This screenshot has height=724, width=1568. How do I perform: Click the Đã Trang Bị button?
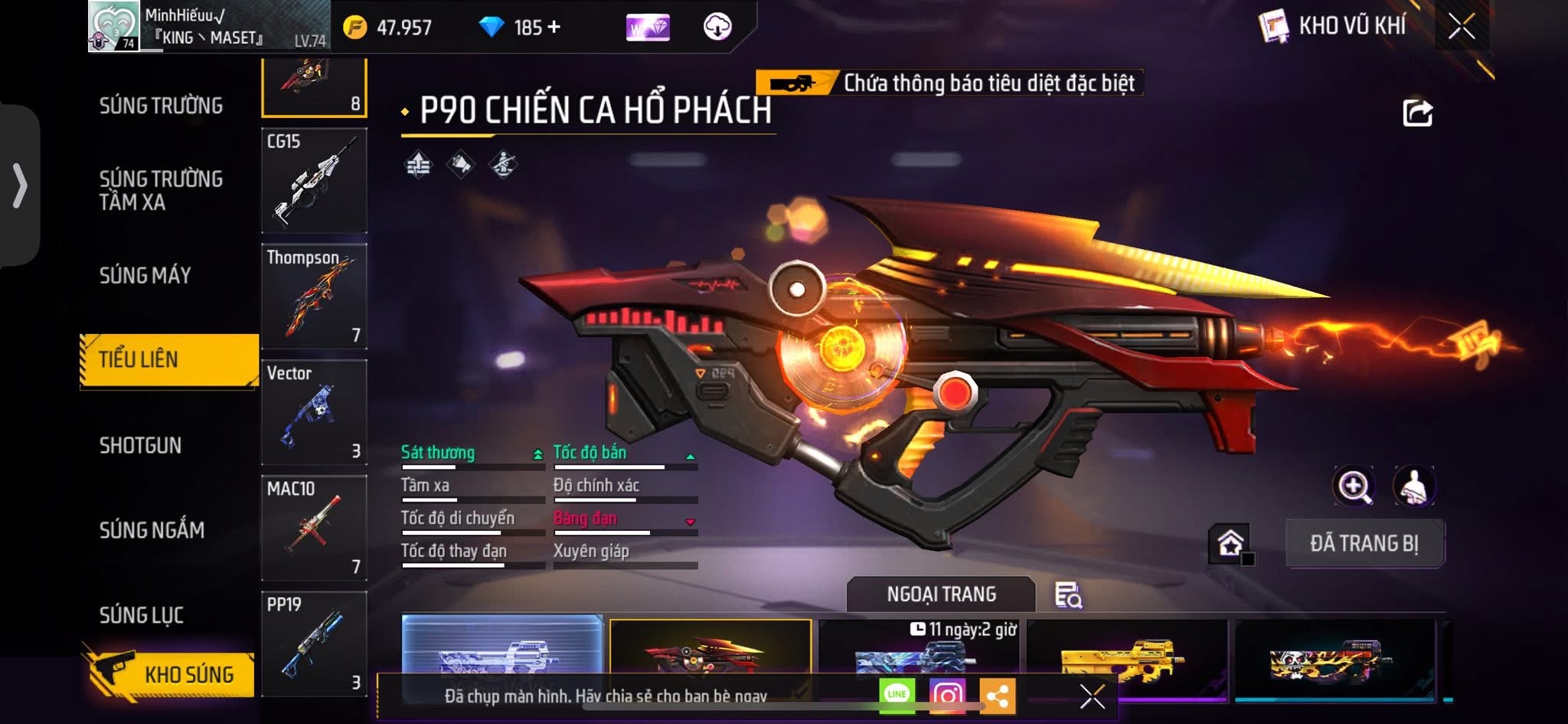click(x=1364, y=543)
